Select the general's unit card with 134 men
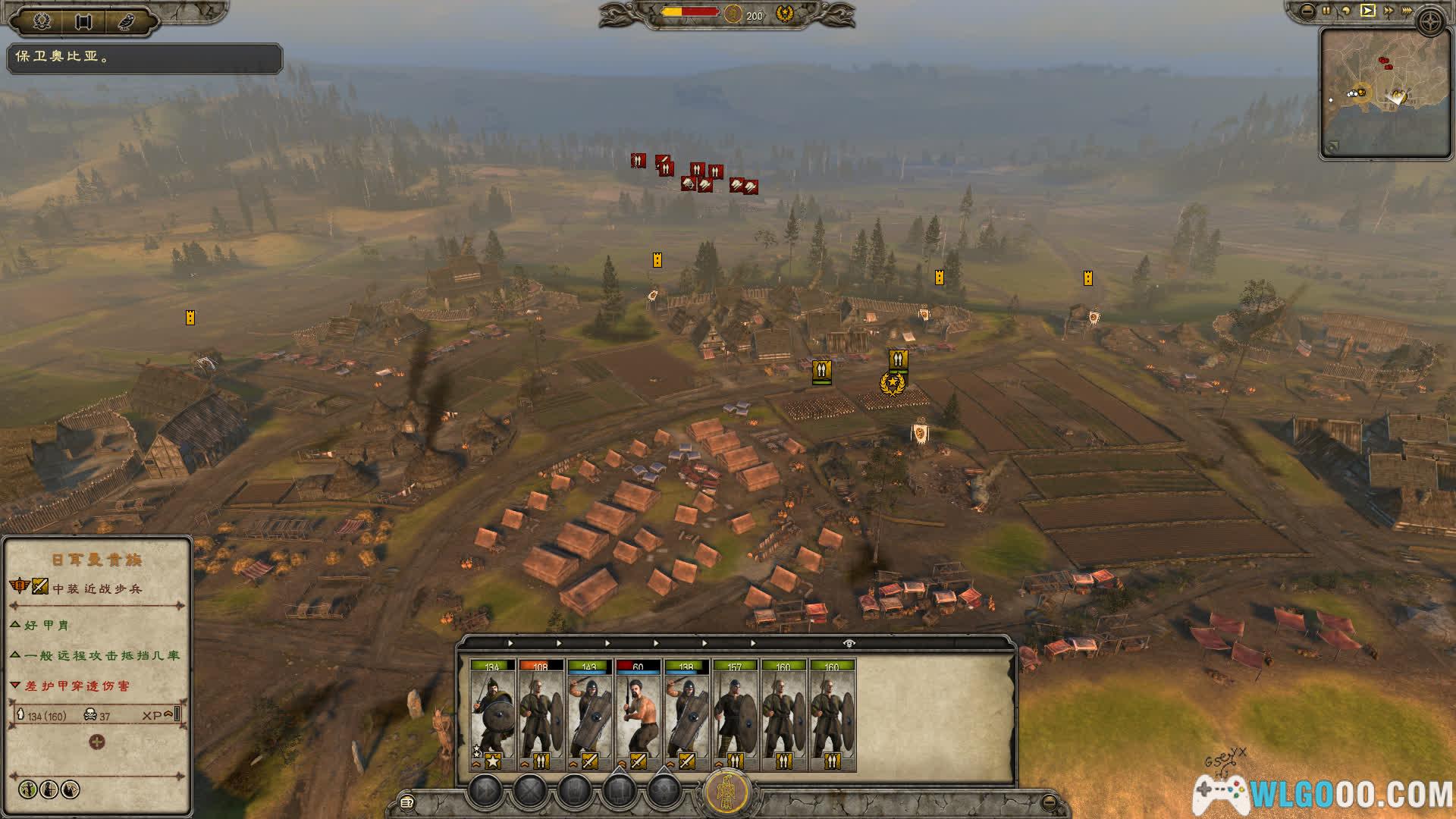 click(x=492, y=714)
